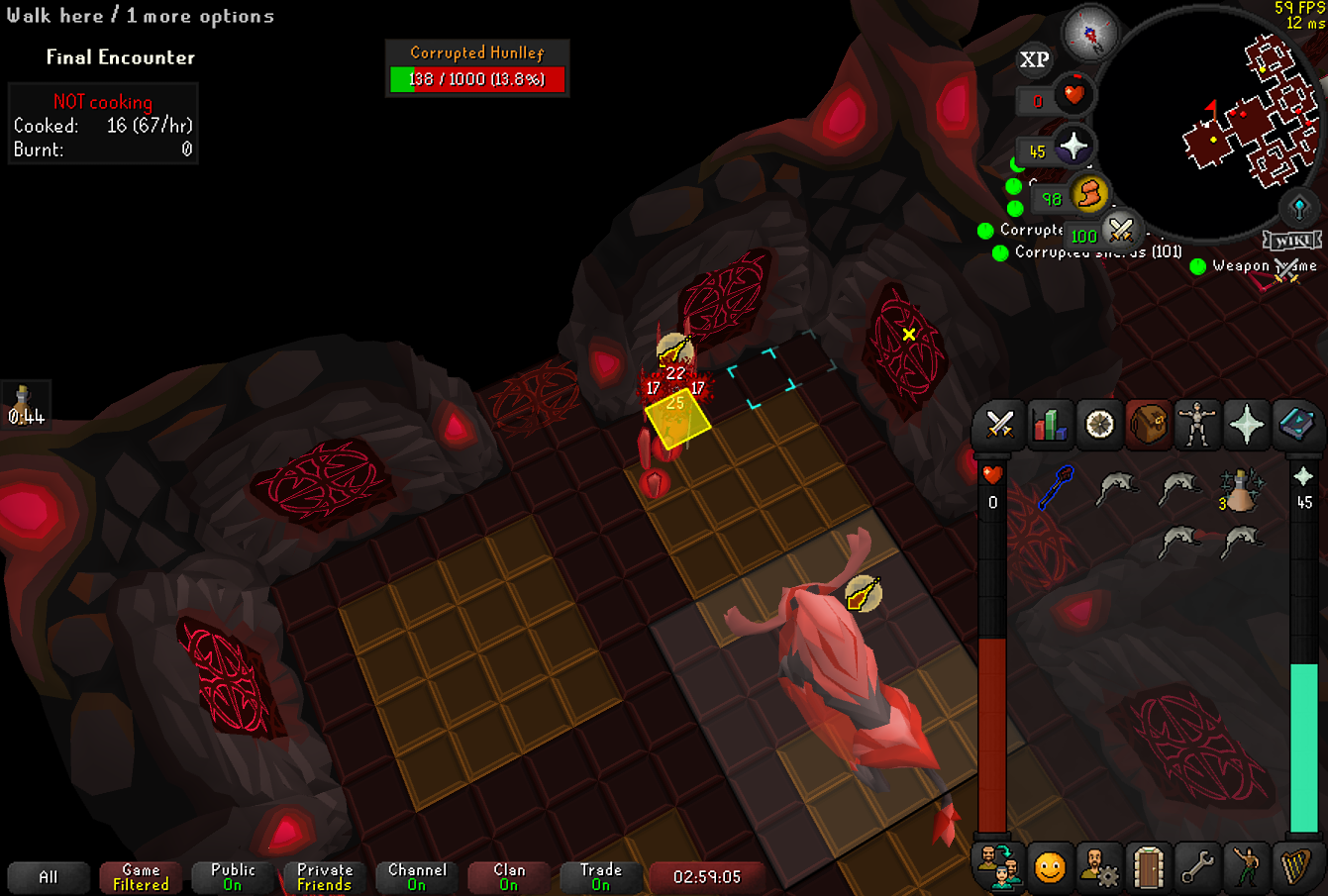The image size is (1328, 896).
Task: Open the Wiki lookup button
Action: coord(1292,241)
